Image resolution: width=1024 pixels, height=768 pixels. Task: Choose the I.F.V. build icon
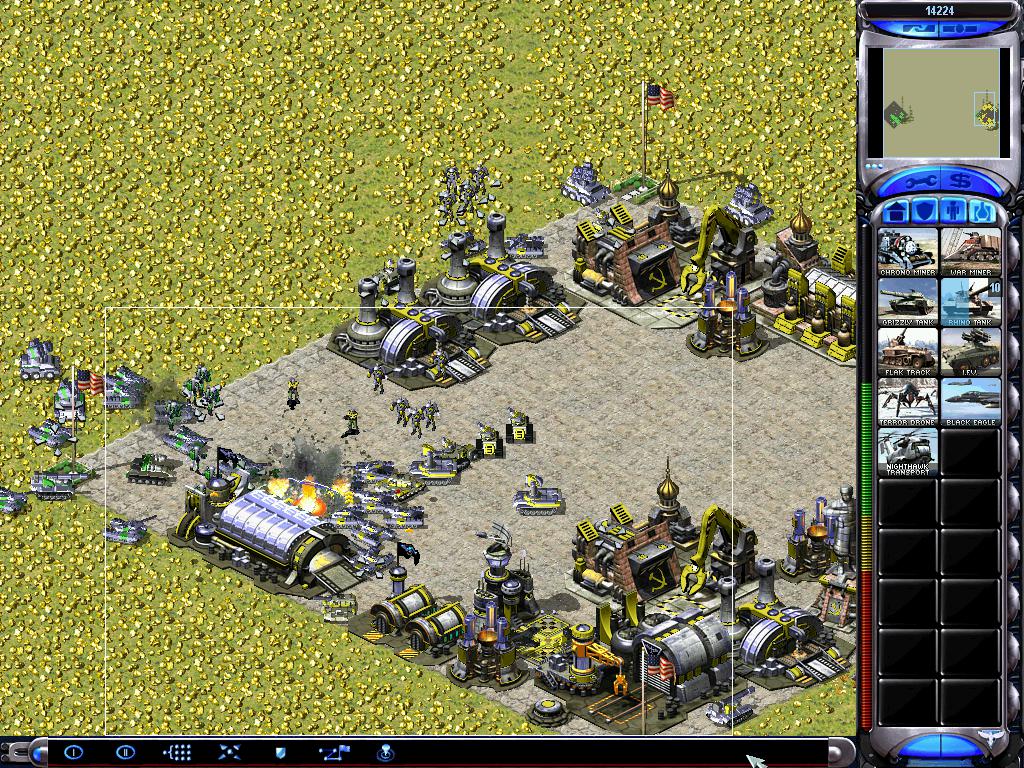[x=970, y=352]
